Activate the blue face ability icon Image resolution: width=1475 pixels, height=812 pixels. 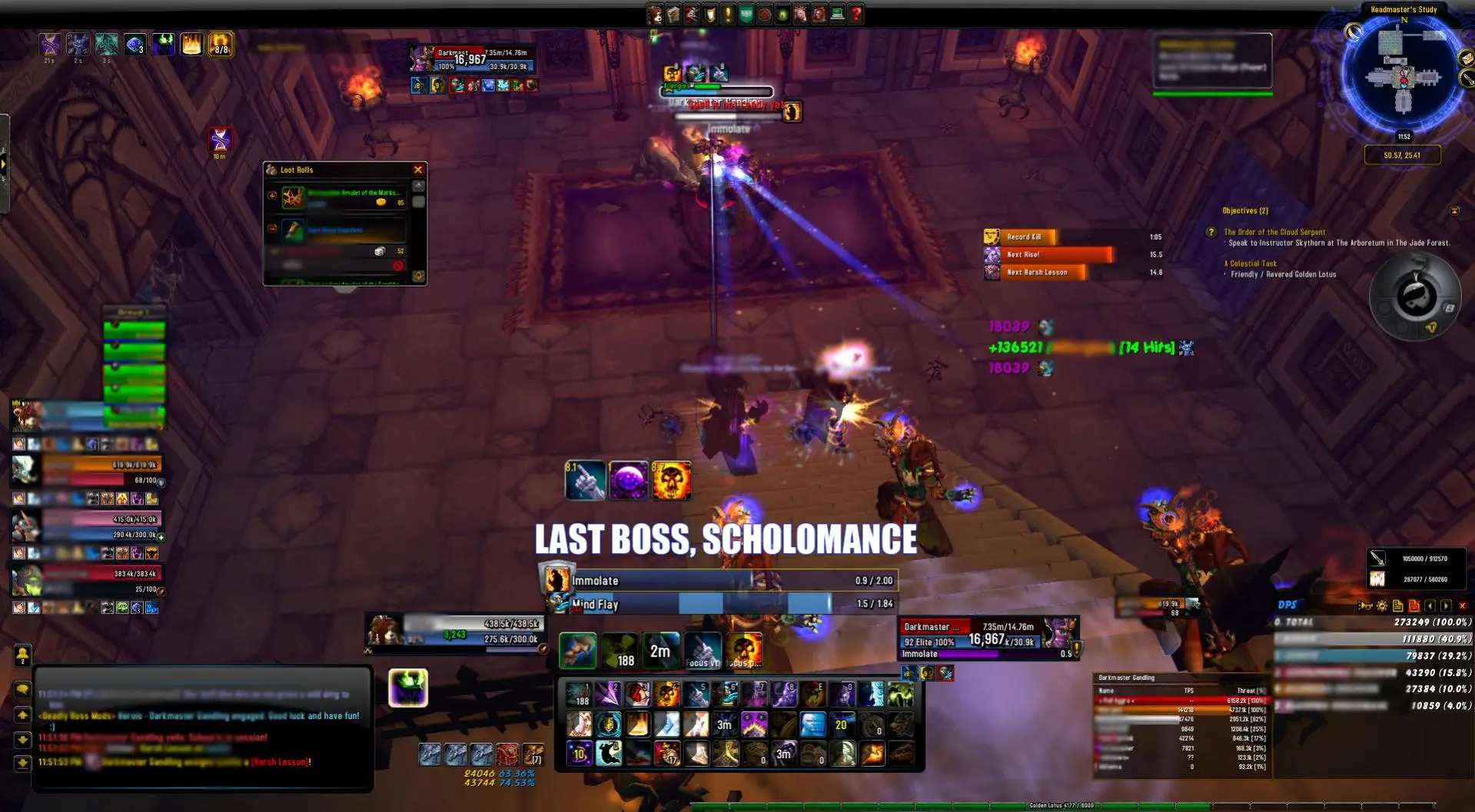pos(812,724)
